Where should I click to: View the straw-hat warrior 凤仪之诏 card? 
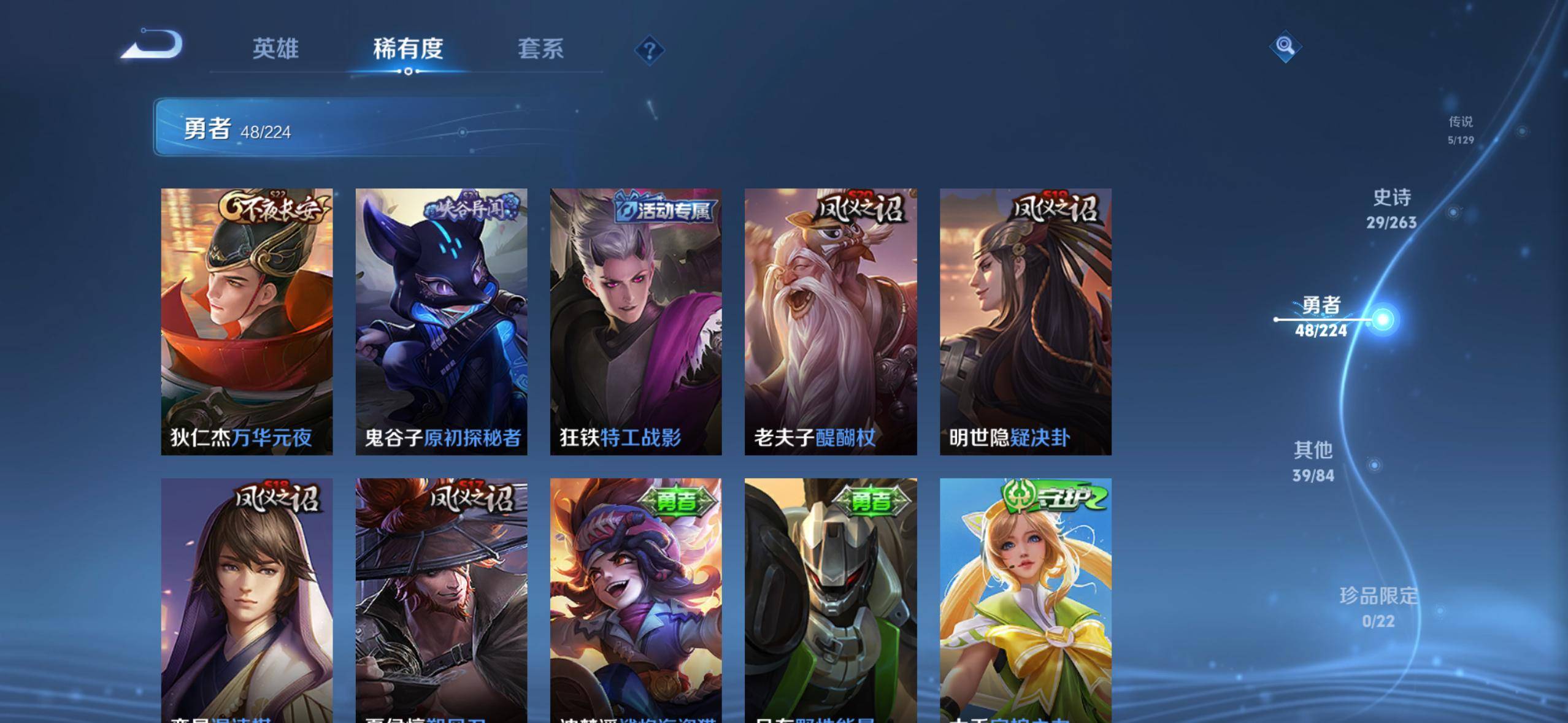coord(441,600)
